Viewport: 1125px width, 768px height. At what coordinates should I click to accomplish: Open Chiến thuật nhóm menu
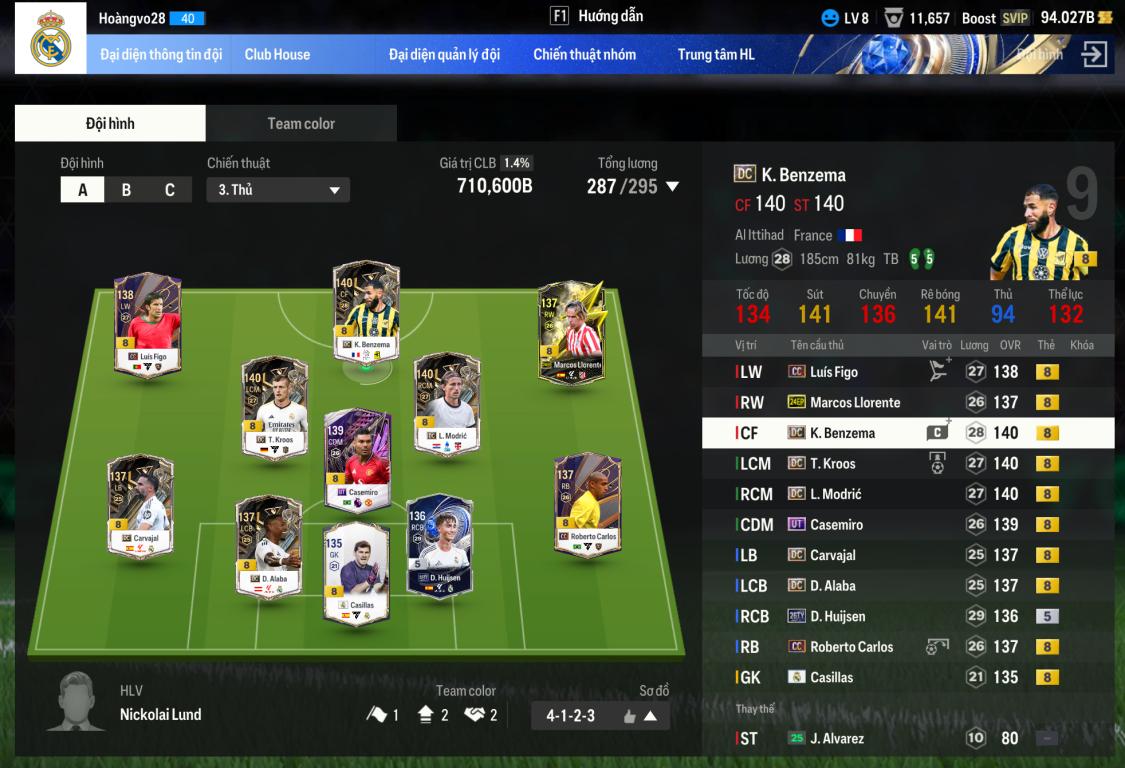pyautogui.click(x=584, y=55)
